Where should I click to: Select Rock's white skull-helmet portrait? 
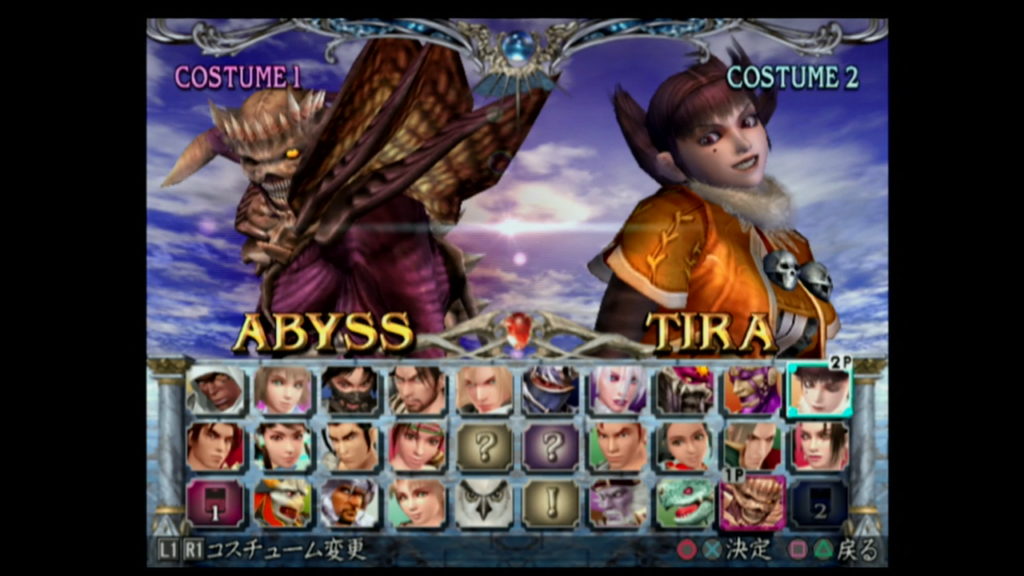pos(349,503)
